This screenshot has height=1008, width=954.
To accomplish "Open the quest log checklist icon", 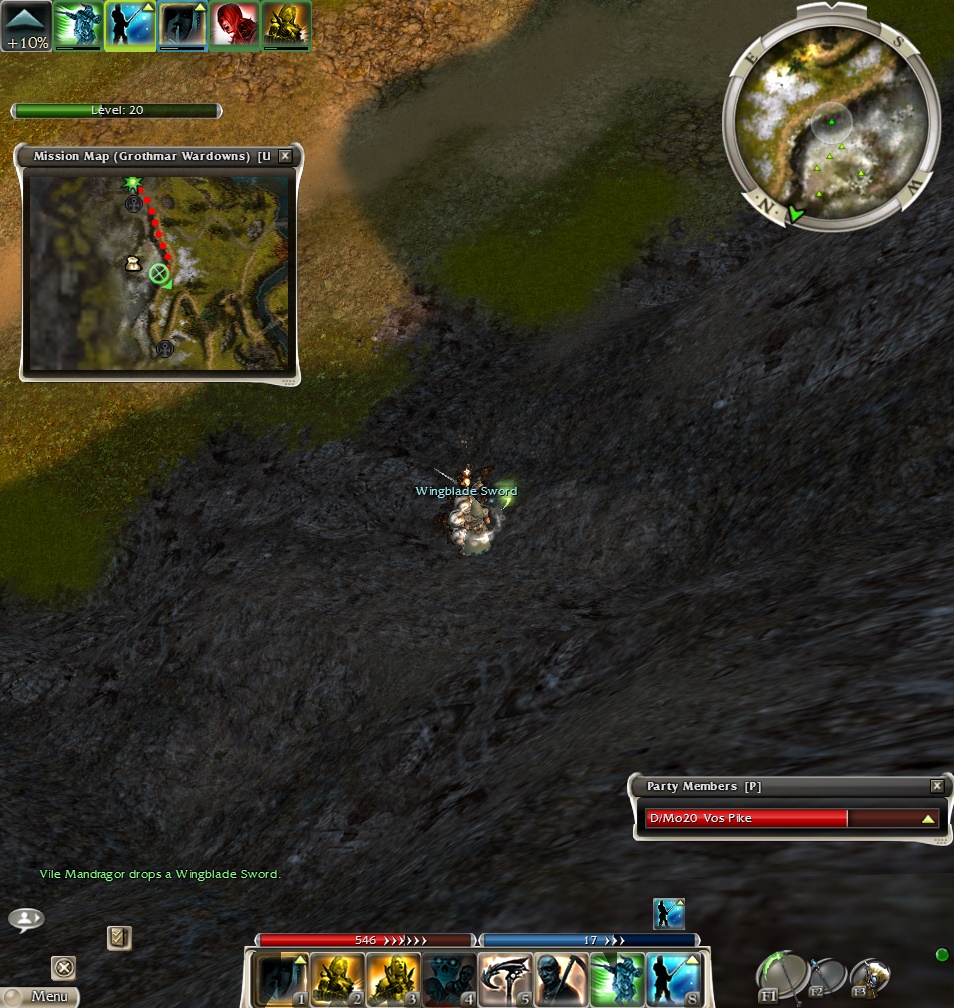I will (x=119, y=937).
